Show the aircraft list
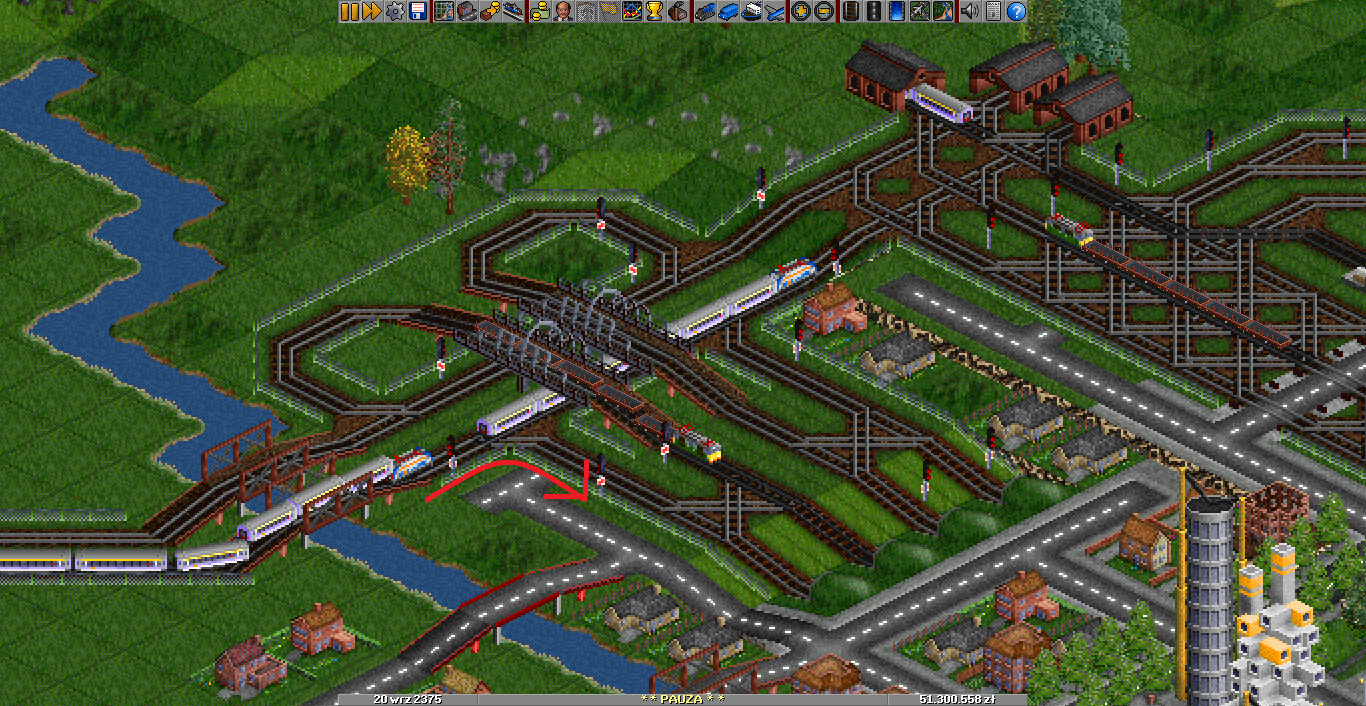 [773, 11]
